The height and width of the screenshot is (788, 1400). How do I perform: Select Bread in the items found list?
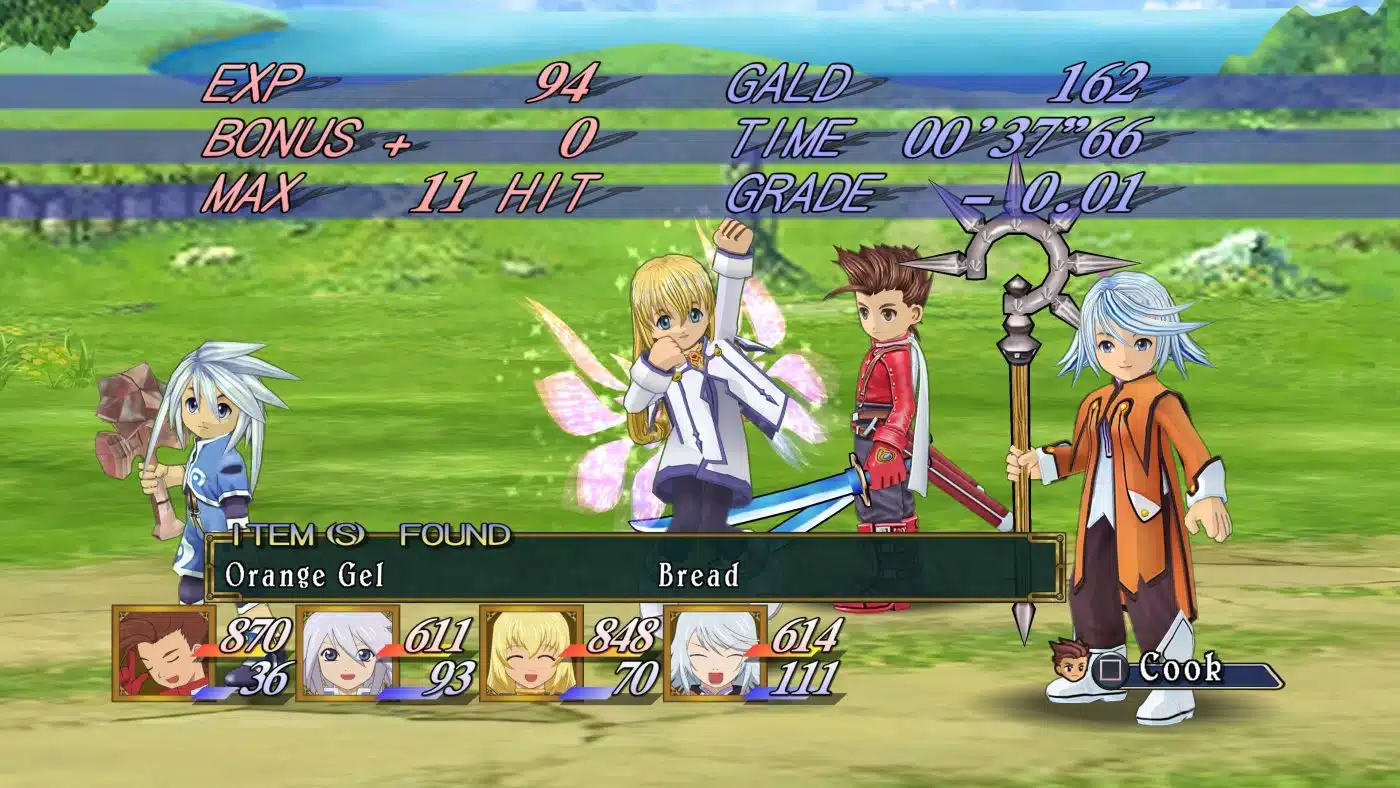699,576
